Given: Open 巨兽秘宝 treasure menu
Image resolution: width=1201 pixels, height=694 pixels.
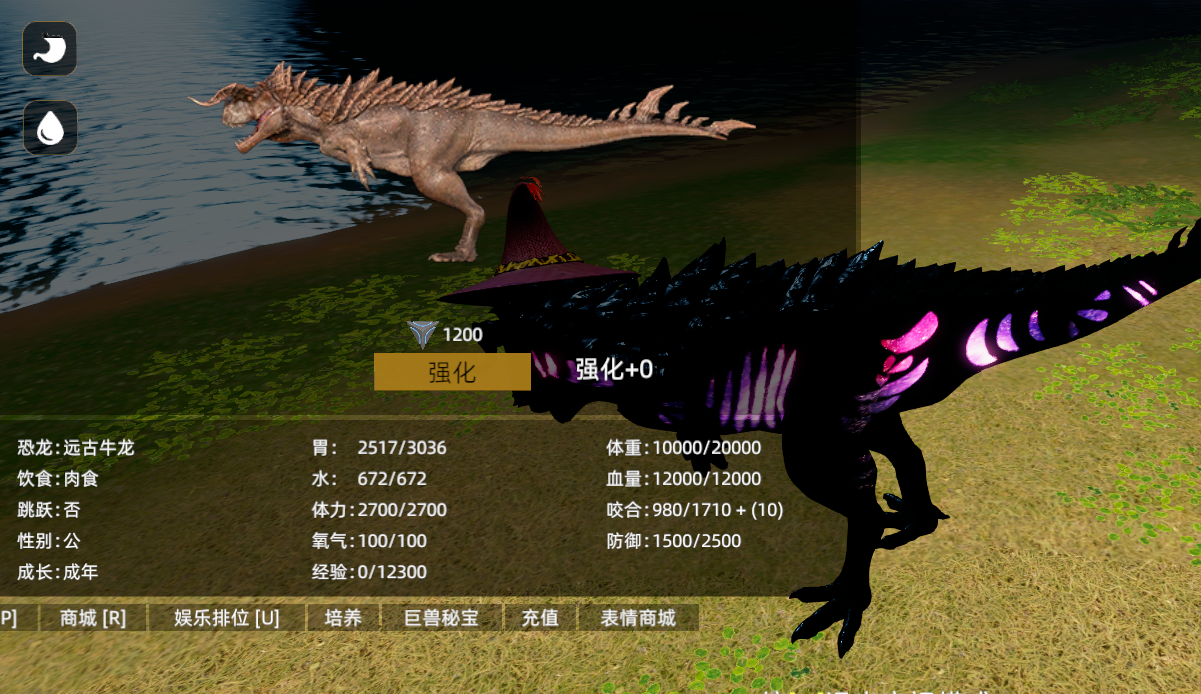Looking at the screenshot, I should (x=442, y=618).
